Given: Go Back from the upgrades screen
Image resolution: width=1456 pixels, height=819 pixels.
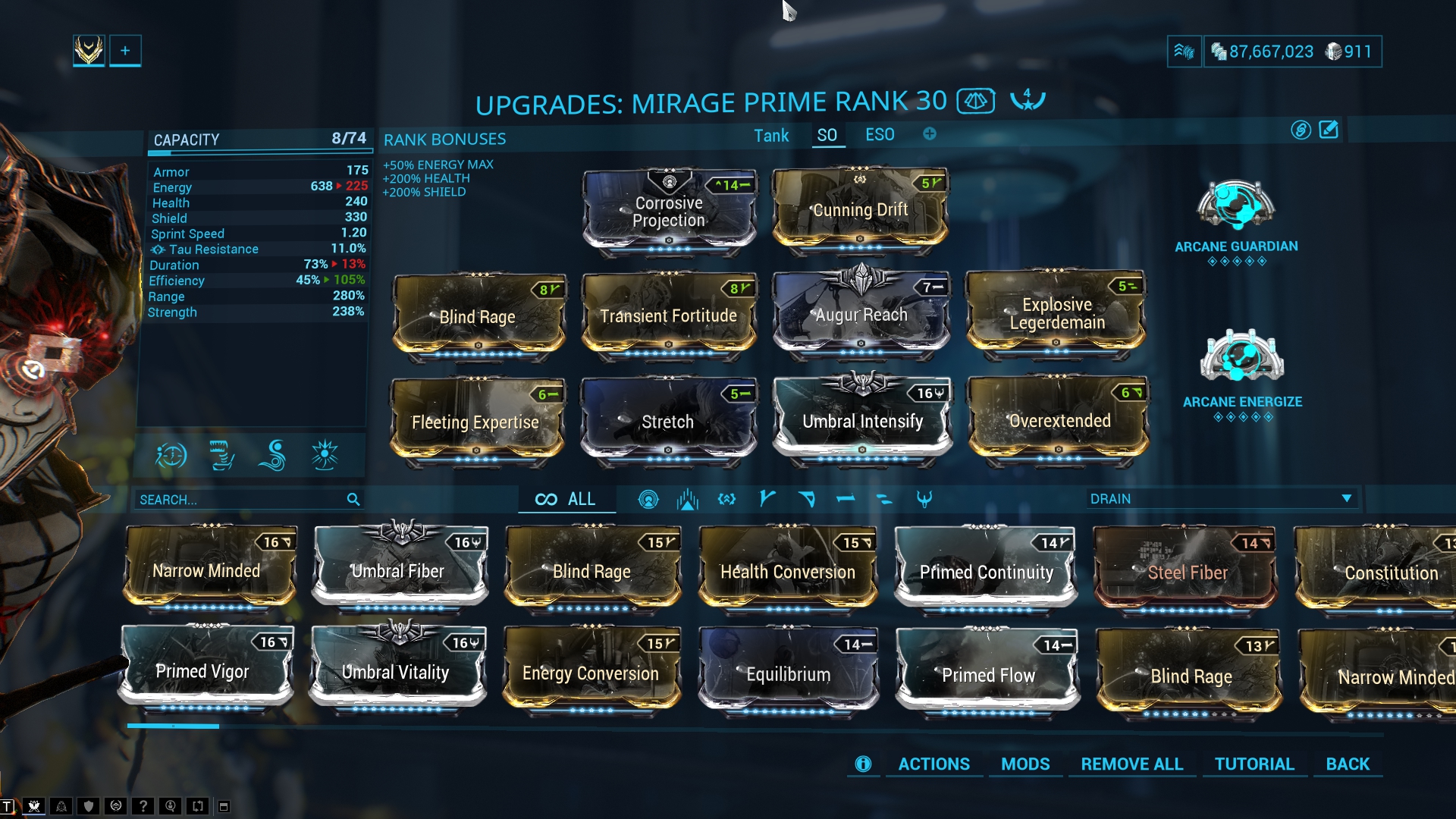Looking at the screenshot, I should point(1348,764).
